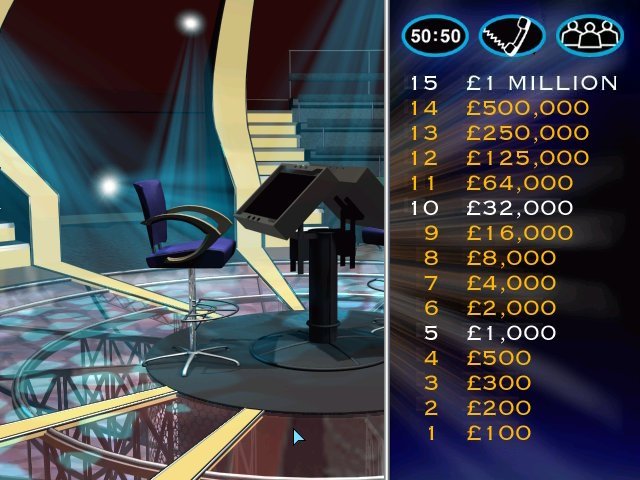The height and width of the screenshot is (480, 640).
Task: Activate the Phone a Friend lifeline
Action: coord(512,35)
